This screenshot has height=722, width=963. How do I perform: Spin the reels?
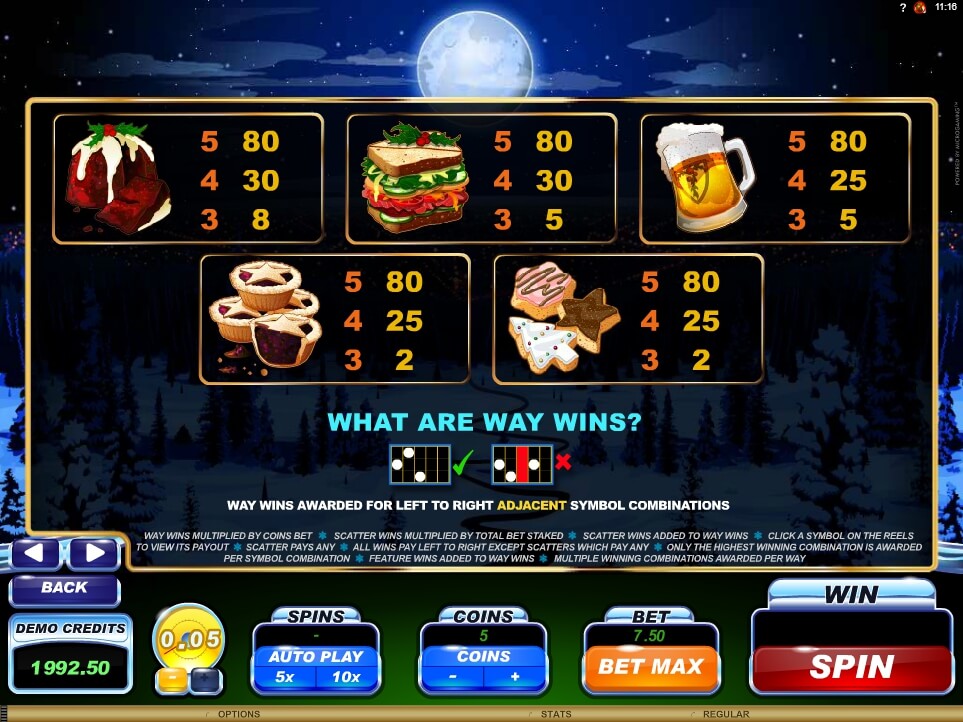[x=851, y=666]
